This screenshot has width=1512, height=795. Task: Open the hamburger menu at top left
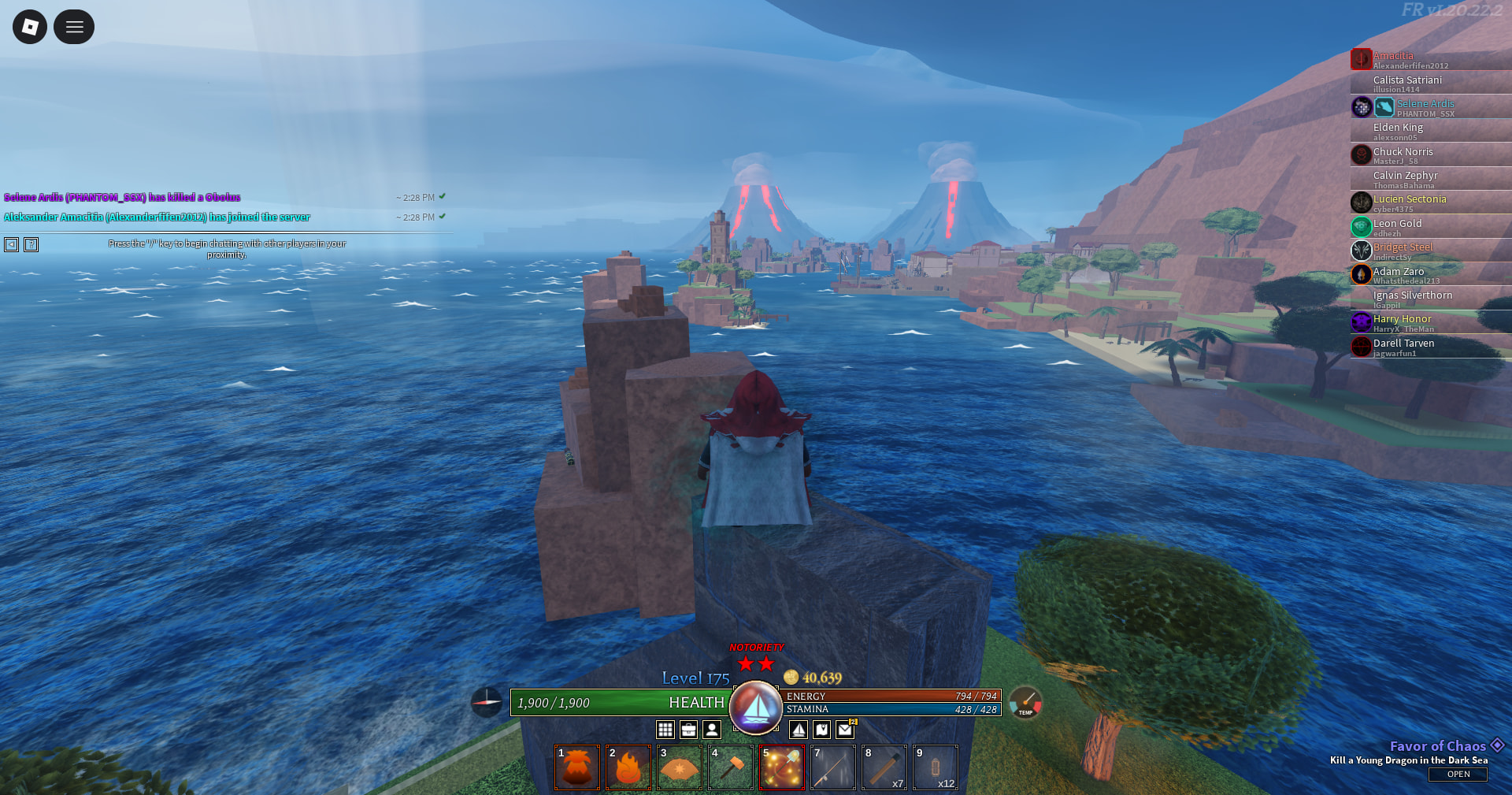click(x=74, y=27)
